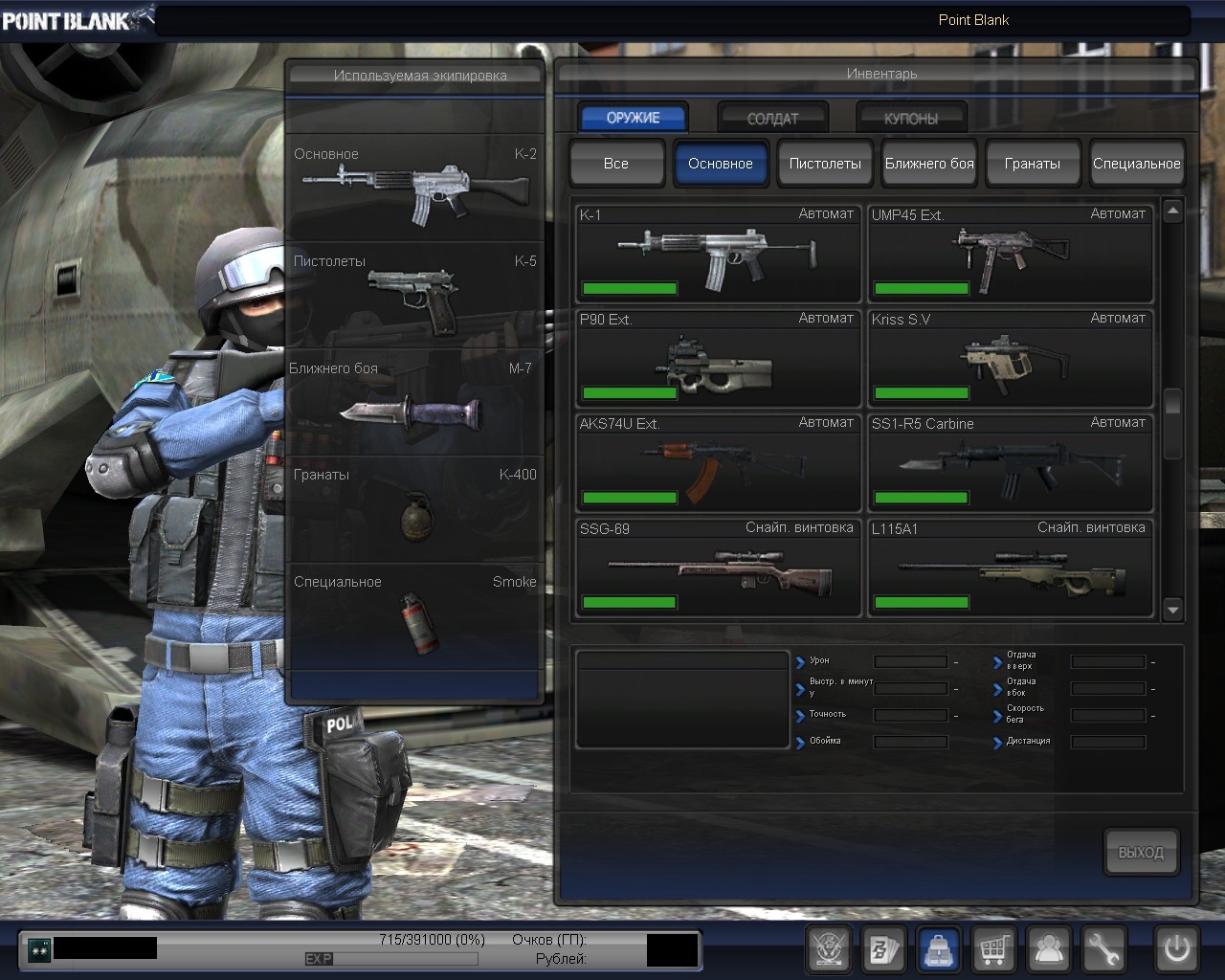Pick the UMP45 Ext. weapon

[1010, 254]
